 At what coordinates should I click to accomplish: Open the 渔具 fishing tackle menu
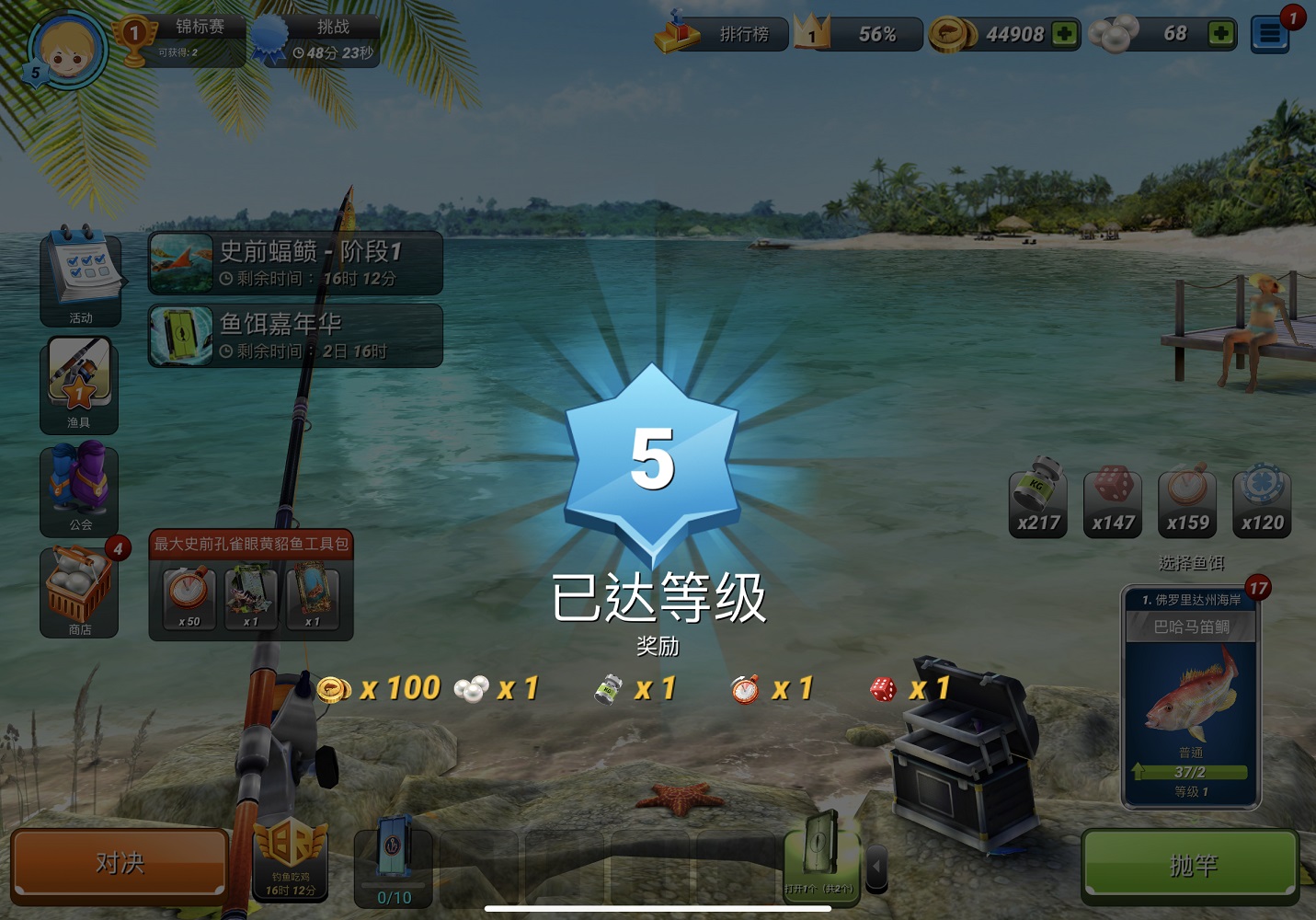point(80,385)
